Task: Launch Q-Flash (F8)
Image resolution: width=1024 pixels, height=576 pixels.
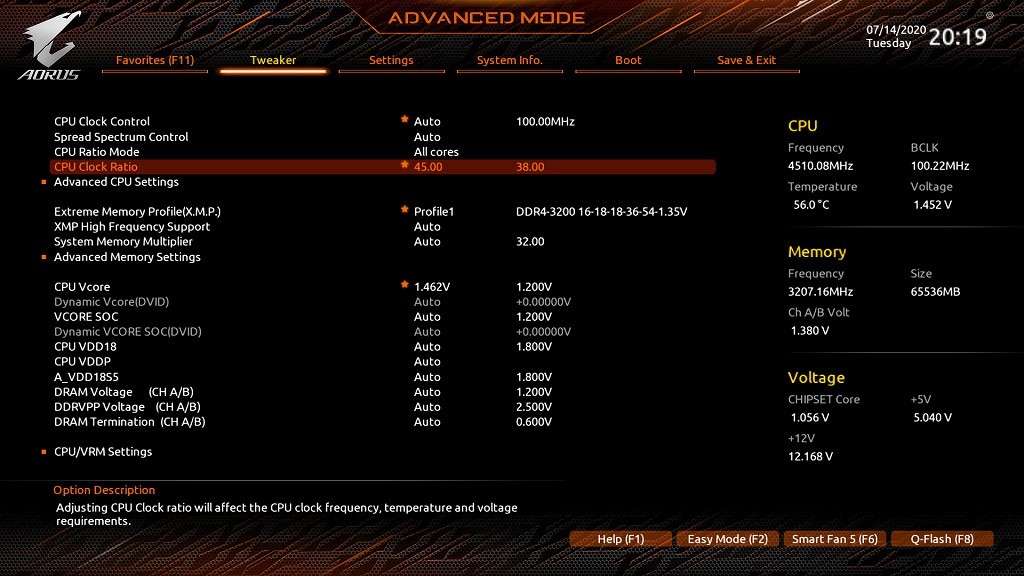Action: 942,539
